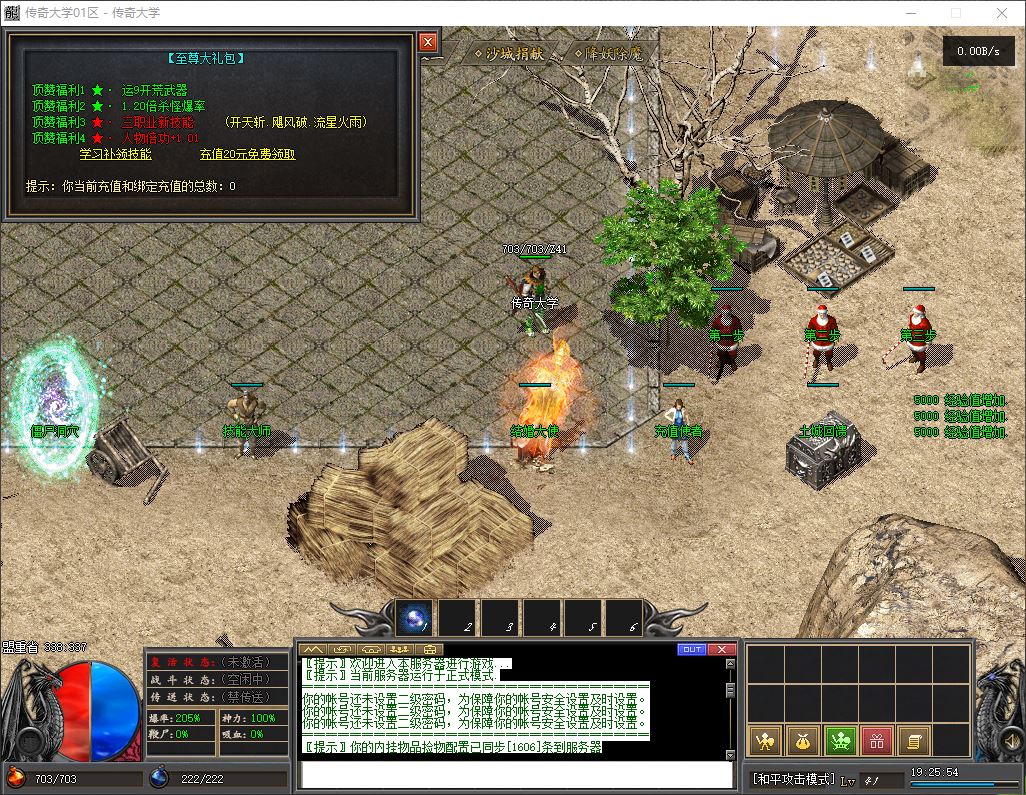Claim the 充值20元免费领取 offer

[x=247, y=154]
